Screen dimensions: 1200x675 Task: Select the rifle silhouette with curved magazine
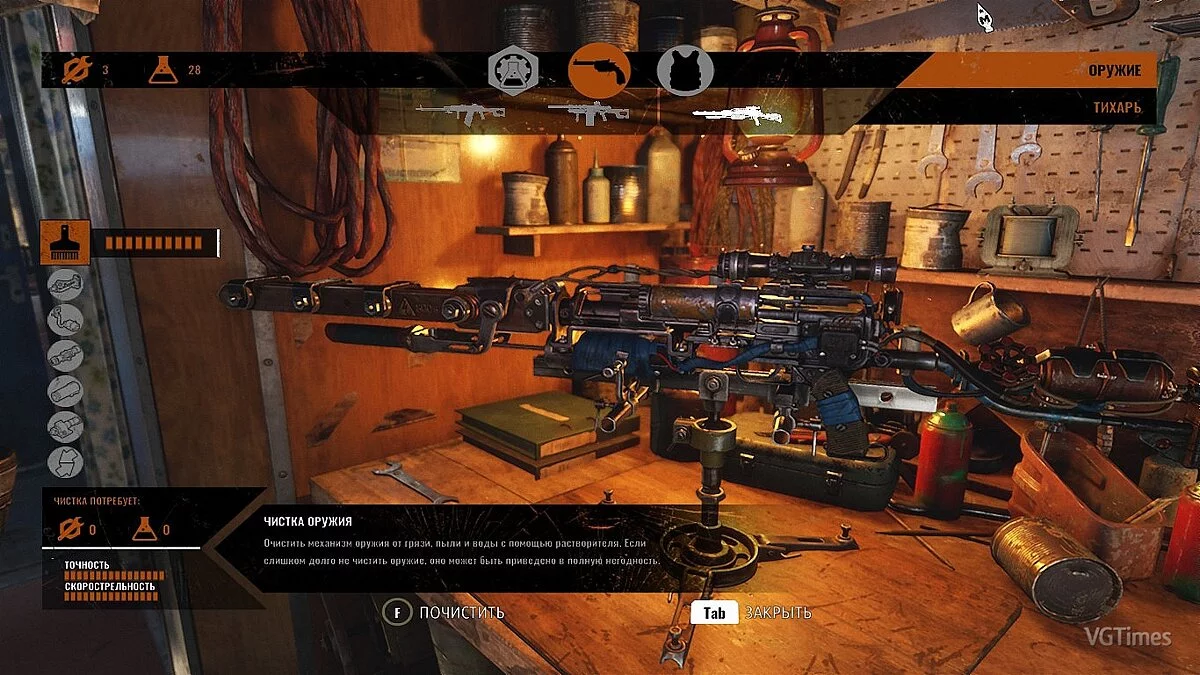coord(460,111)
